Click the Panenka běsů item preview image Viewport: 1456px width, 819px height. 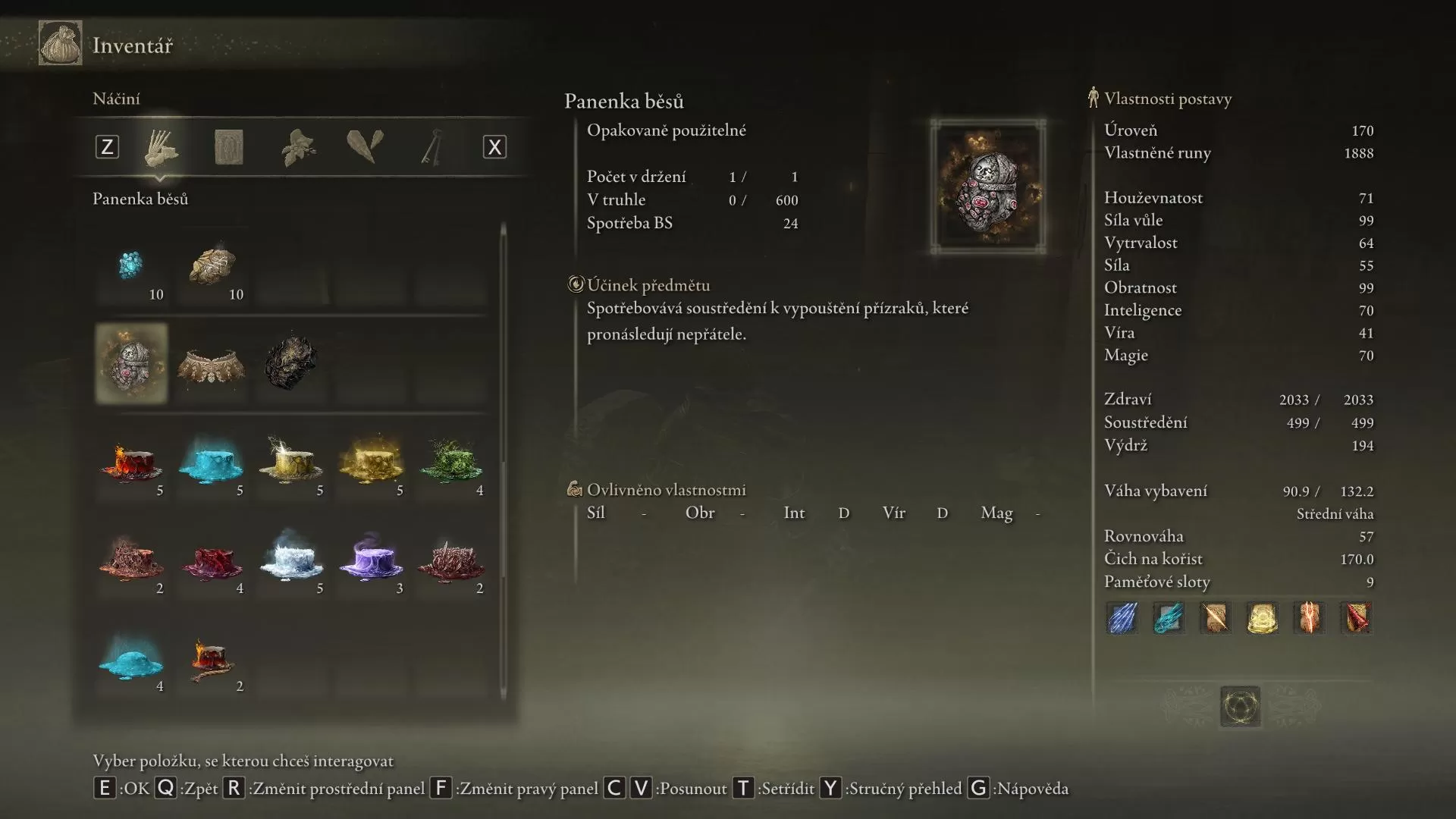[988, 187]
